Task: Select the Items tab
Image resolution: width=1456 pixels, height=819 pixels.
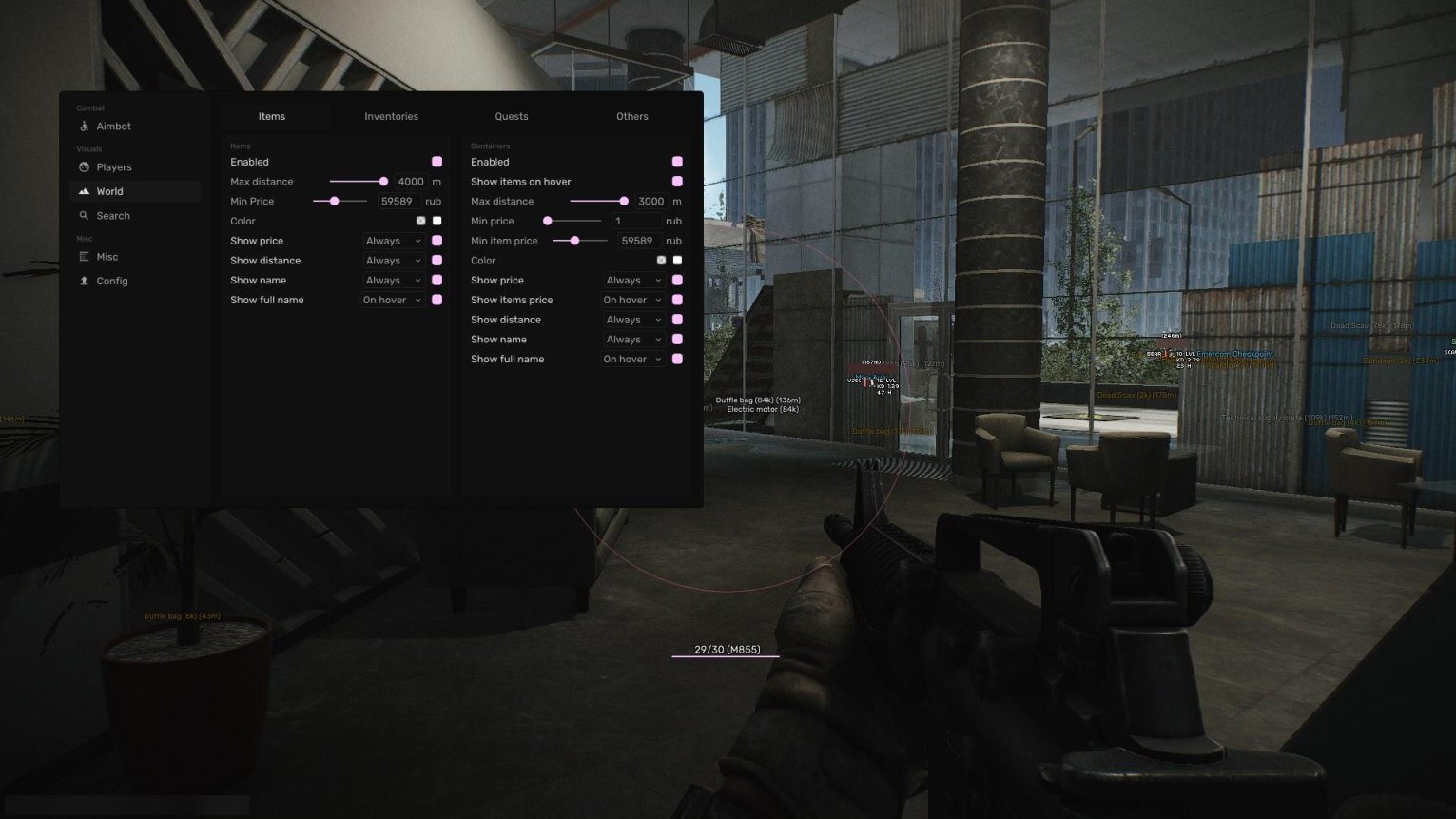Action: [x=272, y=117]
